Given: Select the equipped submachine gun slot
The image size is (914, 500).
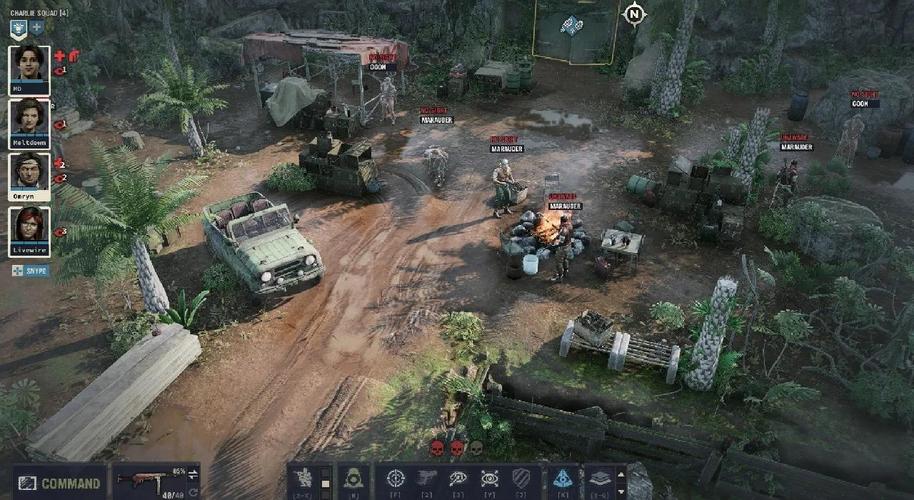Looking at the screenshot, I should pos(150,481).
